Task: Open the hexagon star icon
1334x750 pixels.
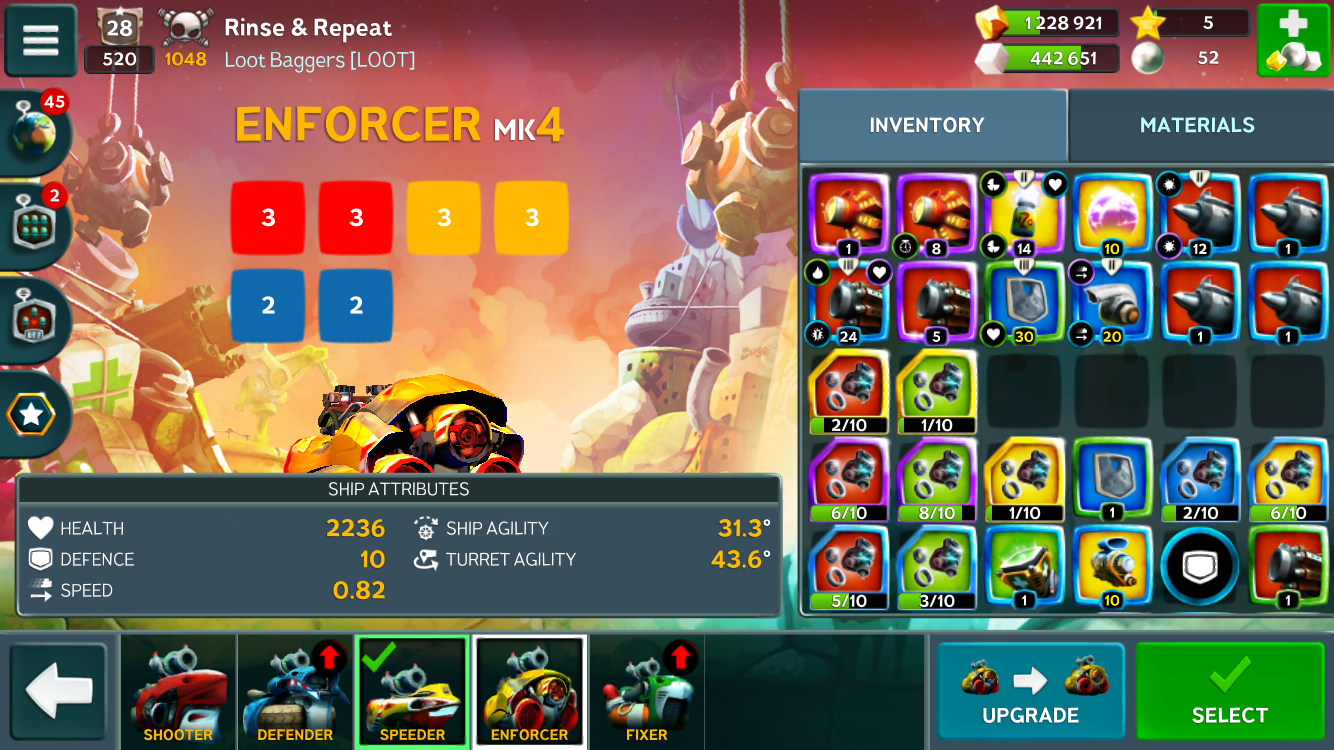Action: click(32, 414)
